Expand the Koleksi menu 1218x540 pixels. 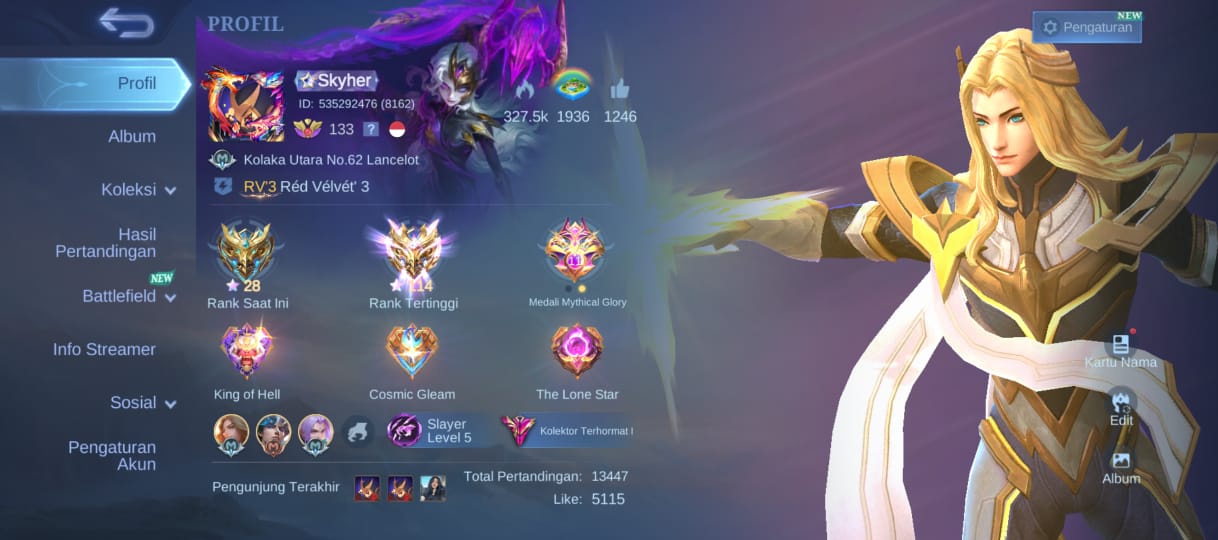(x=137, y=190)
